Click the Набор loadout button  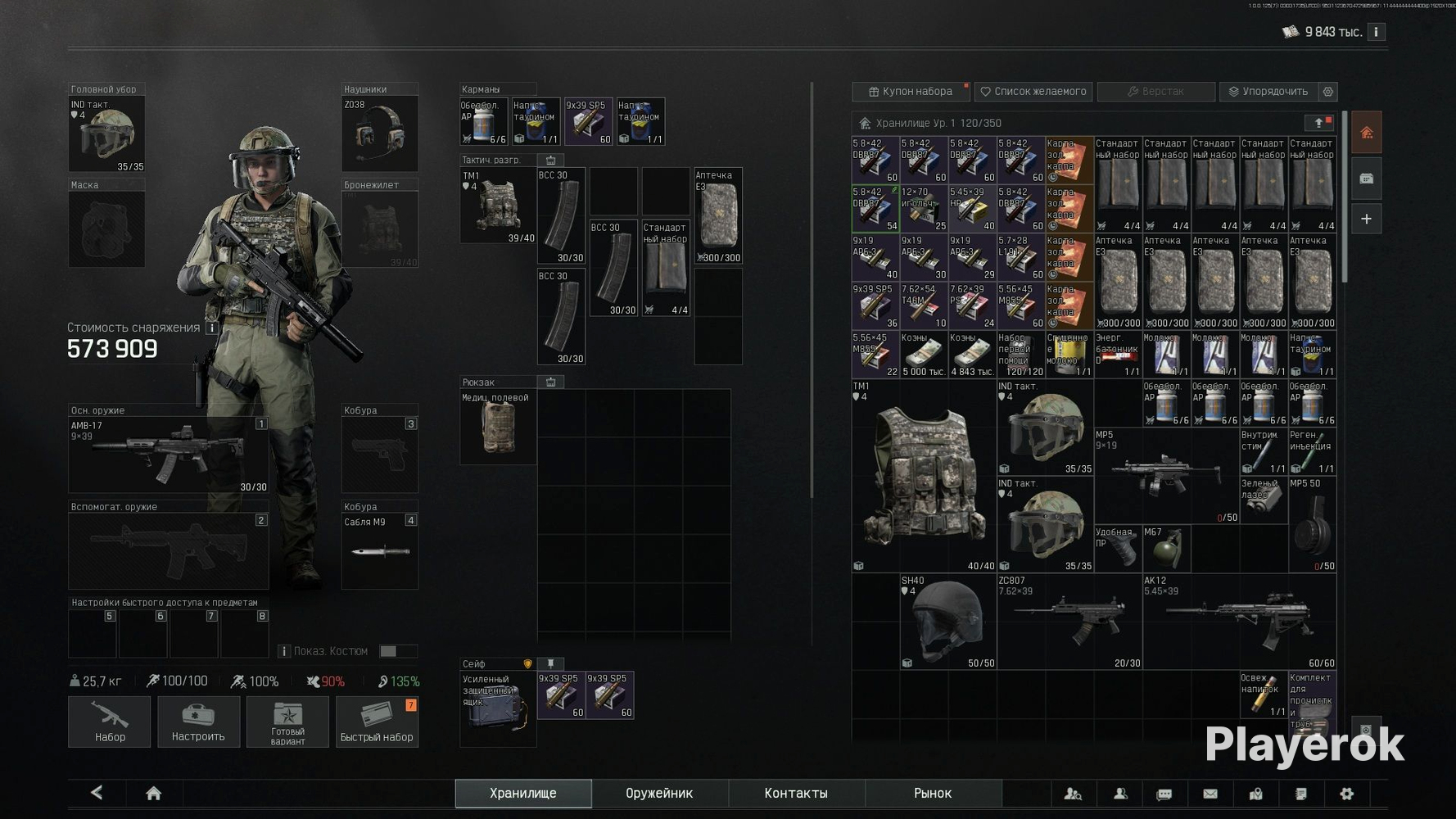click(110, 722)
